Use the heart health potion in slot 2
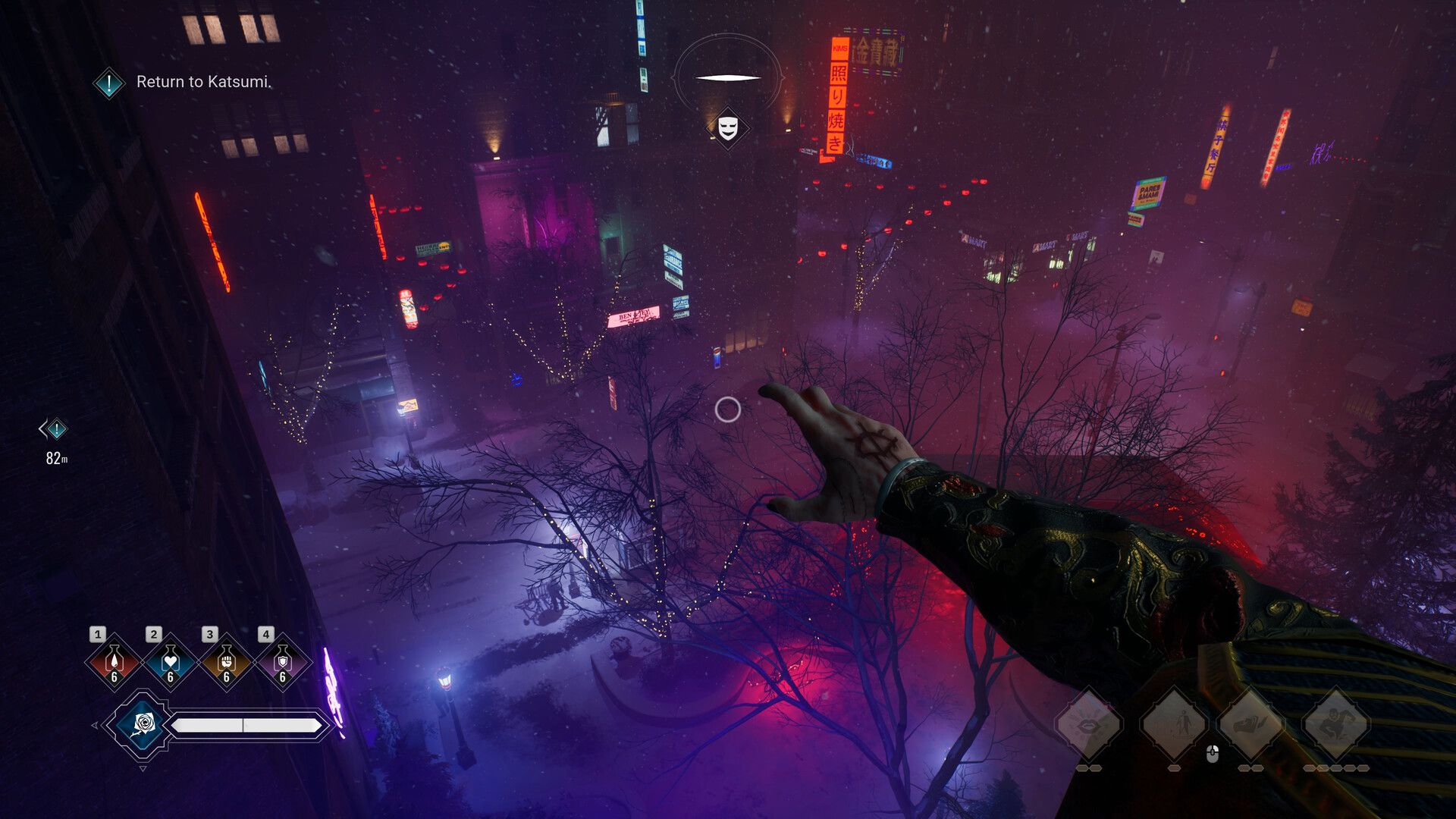This screenshot has width=1456, height=819. point(170,663)
